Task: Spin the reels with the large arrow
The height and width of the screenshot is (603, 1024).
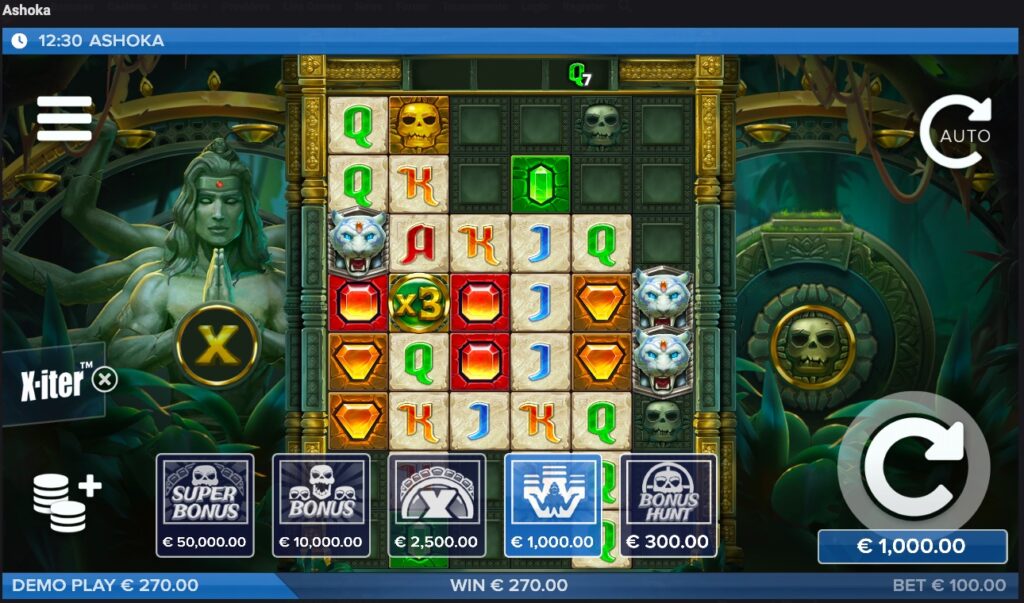Action: [x=910, y=462]
